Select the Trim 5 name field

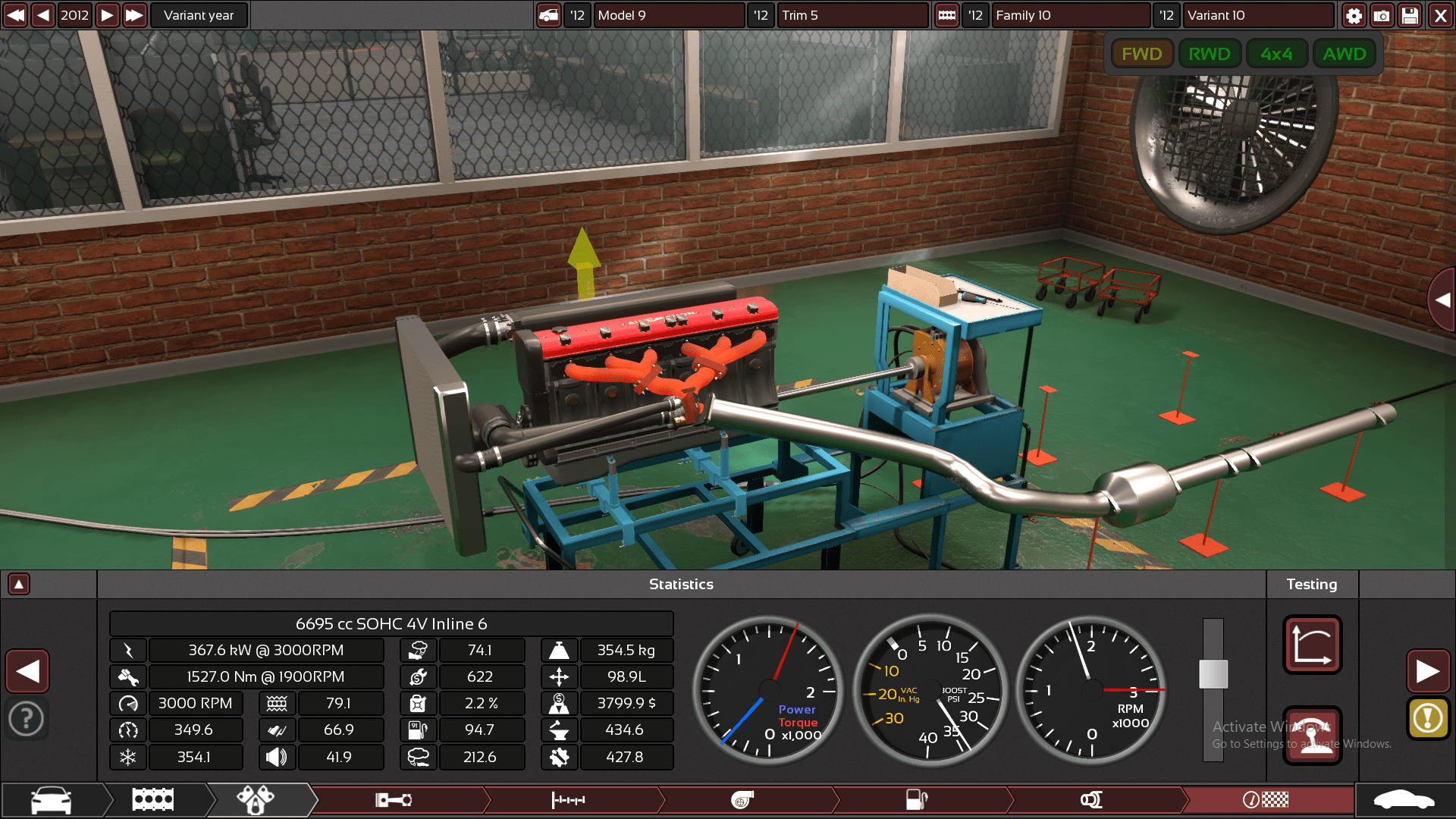(852, 15)
